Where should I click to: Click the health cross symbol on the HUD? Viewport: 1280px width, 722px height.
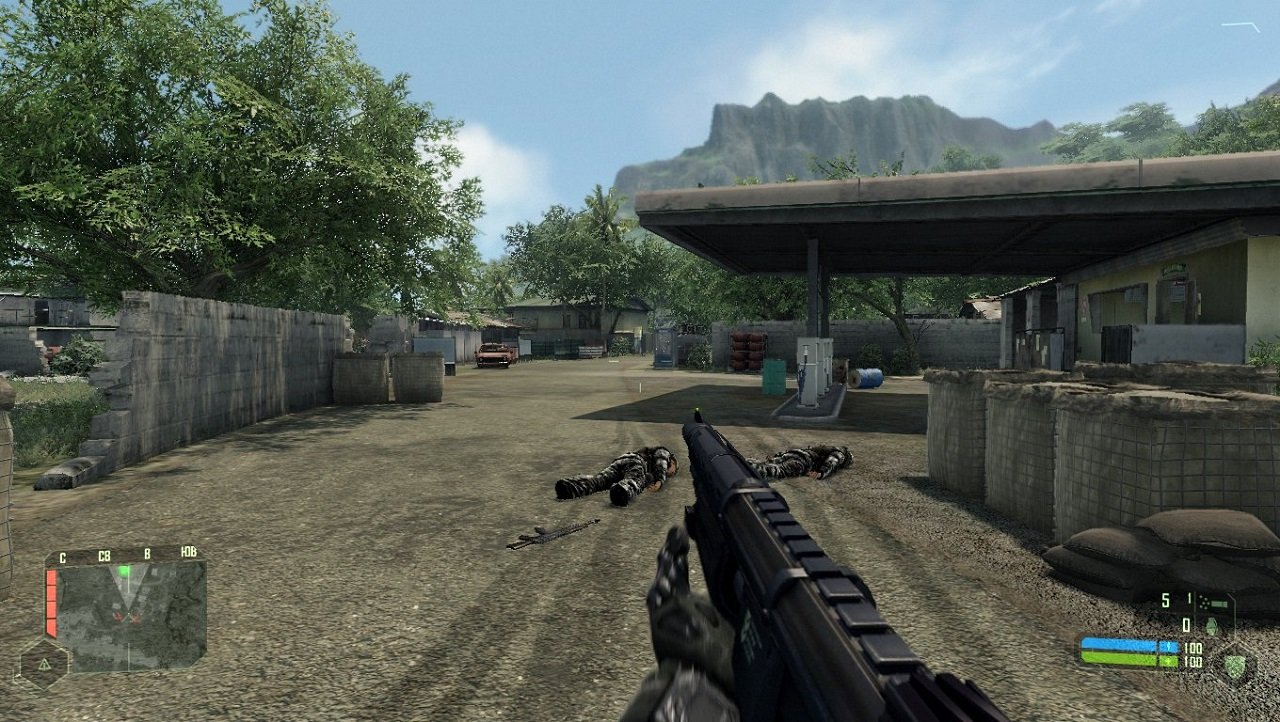click(1168, 661)
